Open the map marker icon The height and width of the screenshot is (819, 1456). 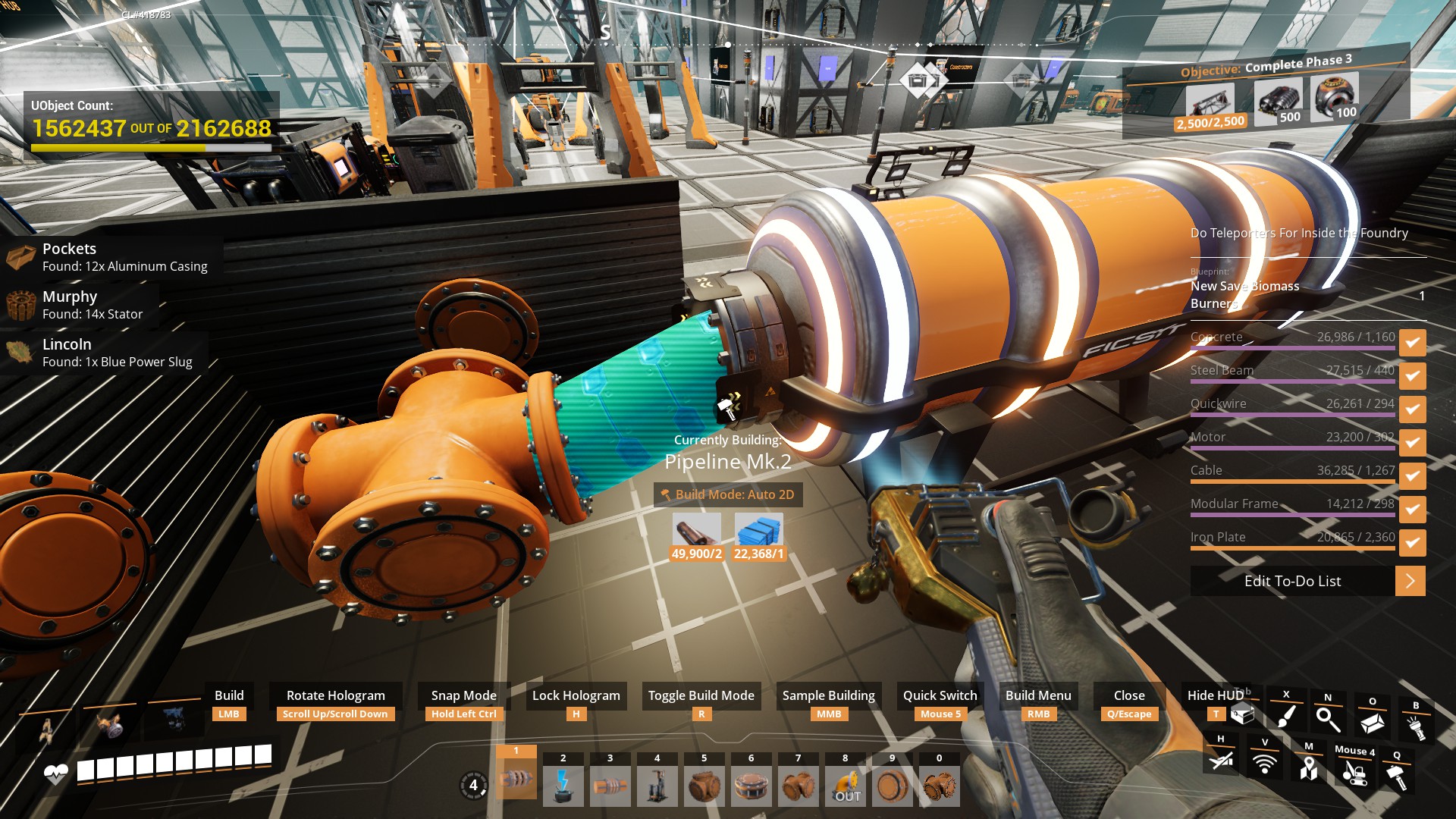(1308, 768)
